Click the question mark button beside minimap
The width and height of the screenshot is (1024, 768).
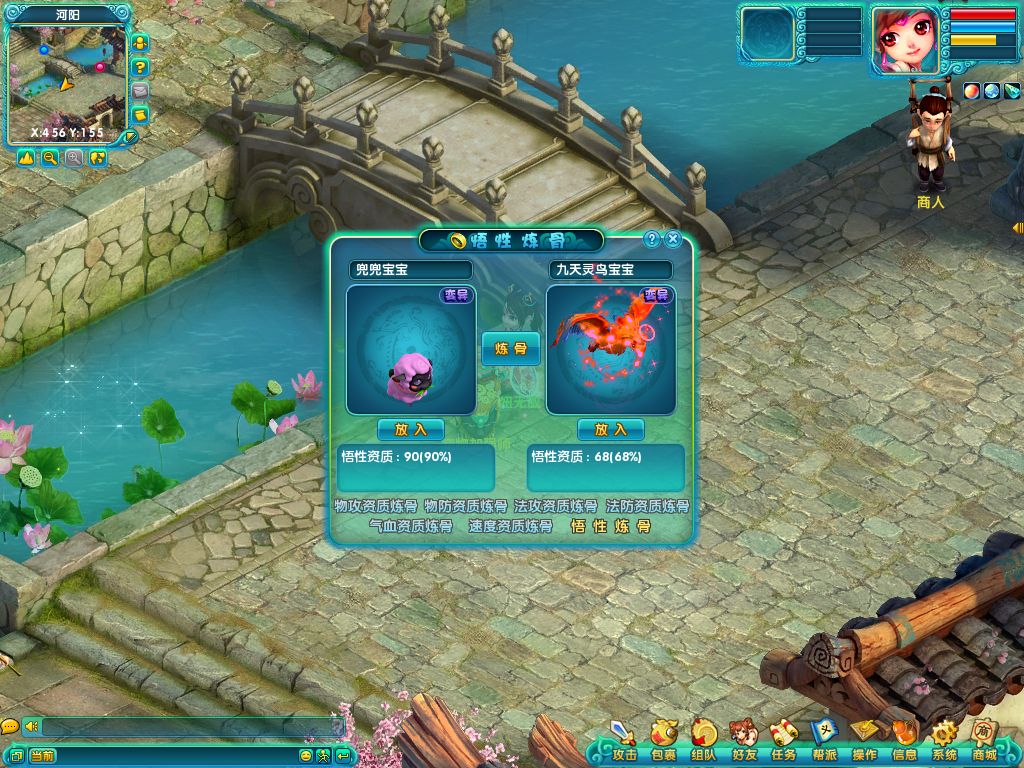pos(141,67)
